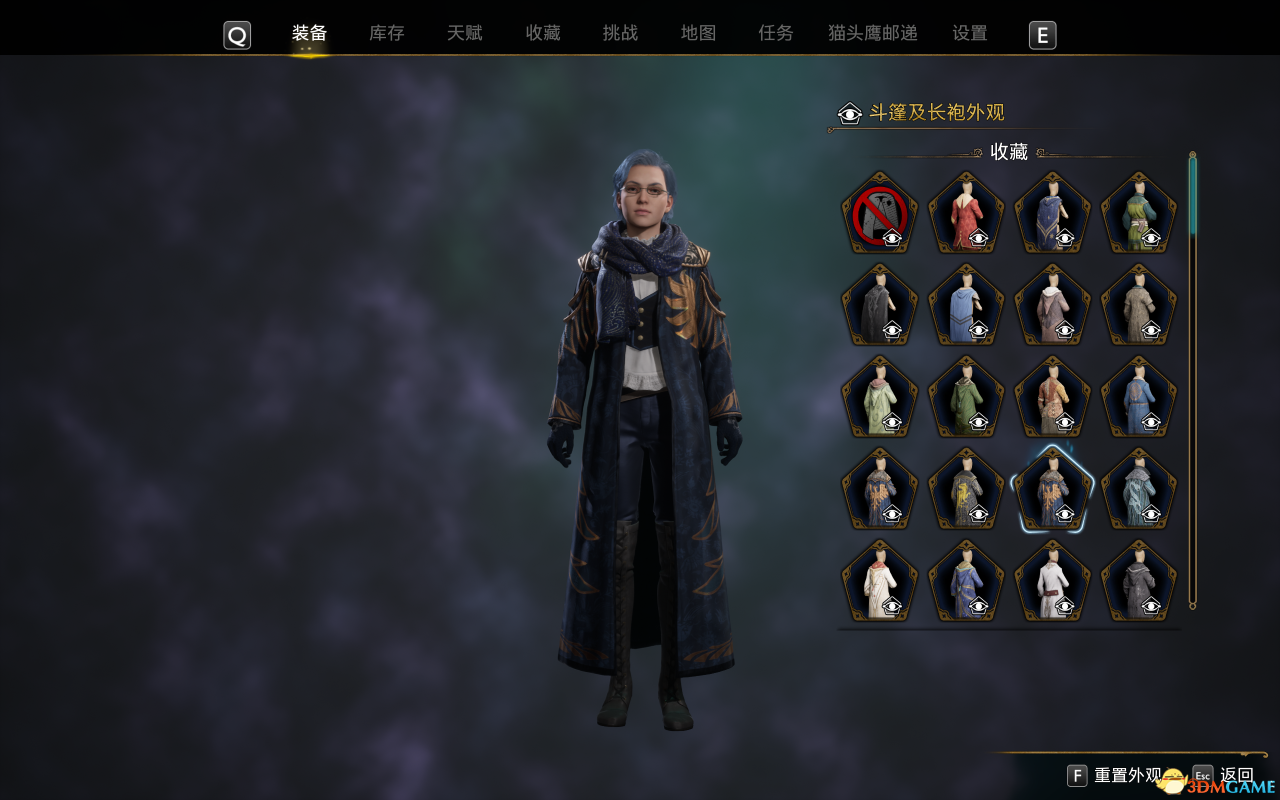Click the eye emblem beside 斗篷及长袍外观 header
Image resolution: width=1280 pixels, height=800 pixels.
[x=848, y=113]
